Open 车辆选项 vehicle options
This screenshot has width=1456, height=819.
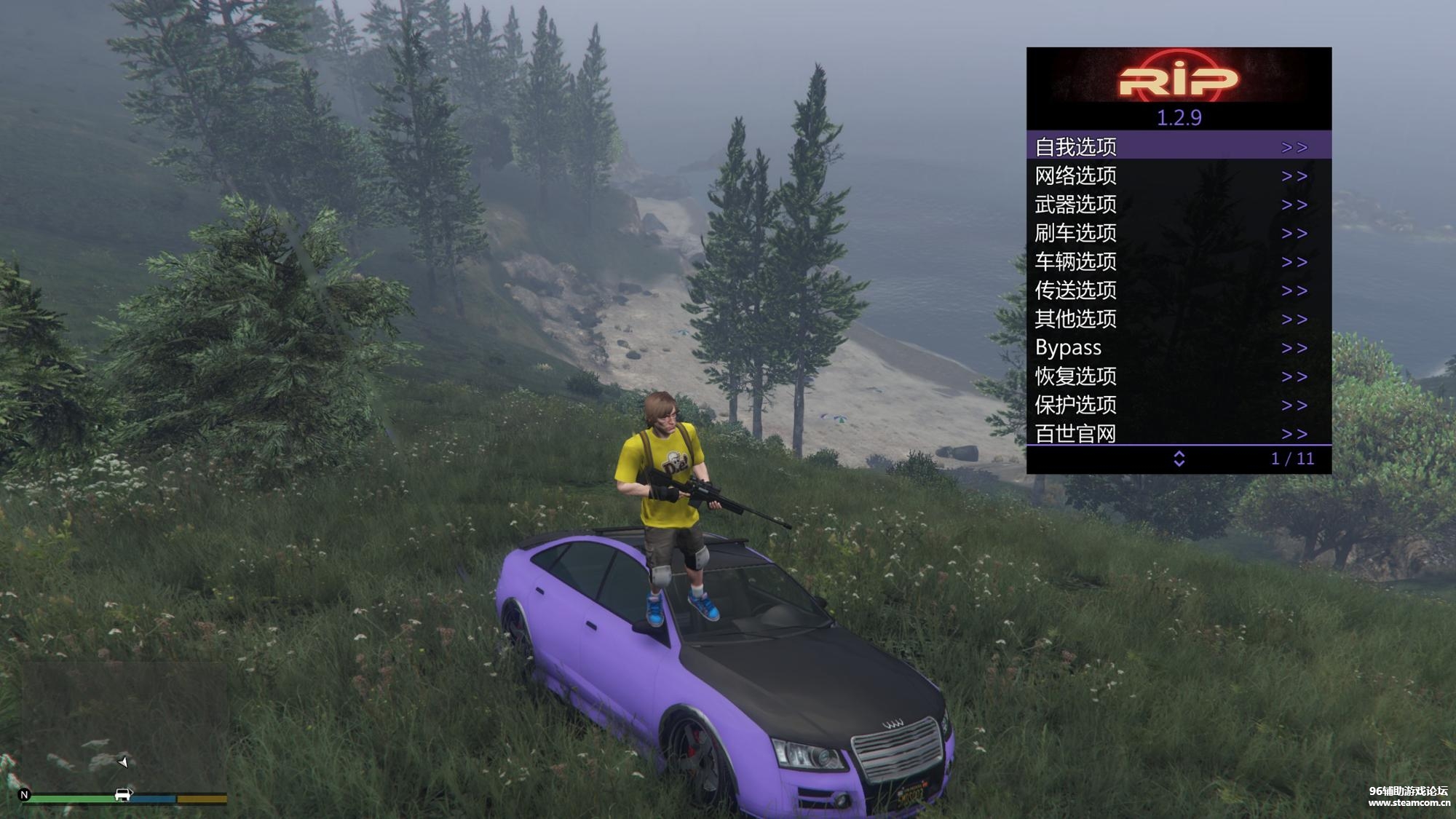(1178, 261)
